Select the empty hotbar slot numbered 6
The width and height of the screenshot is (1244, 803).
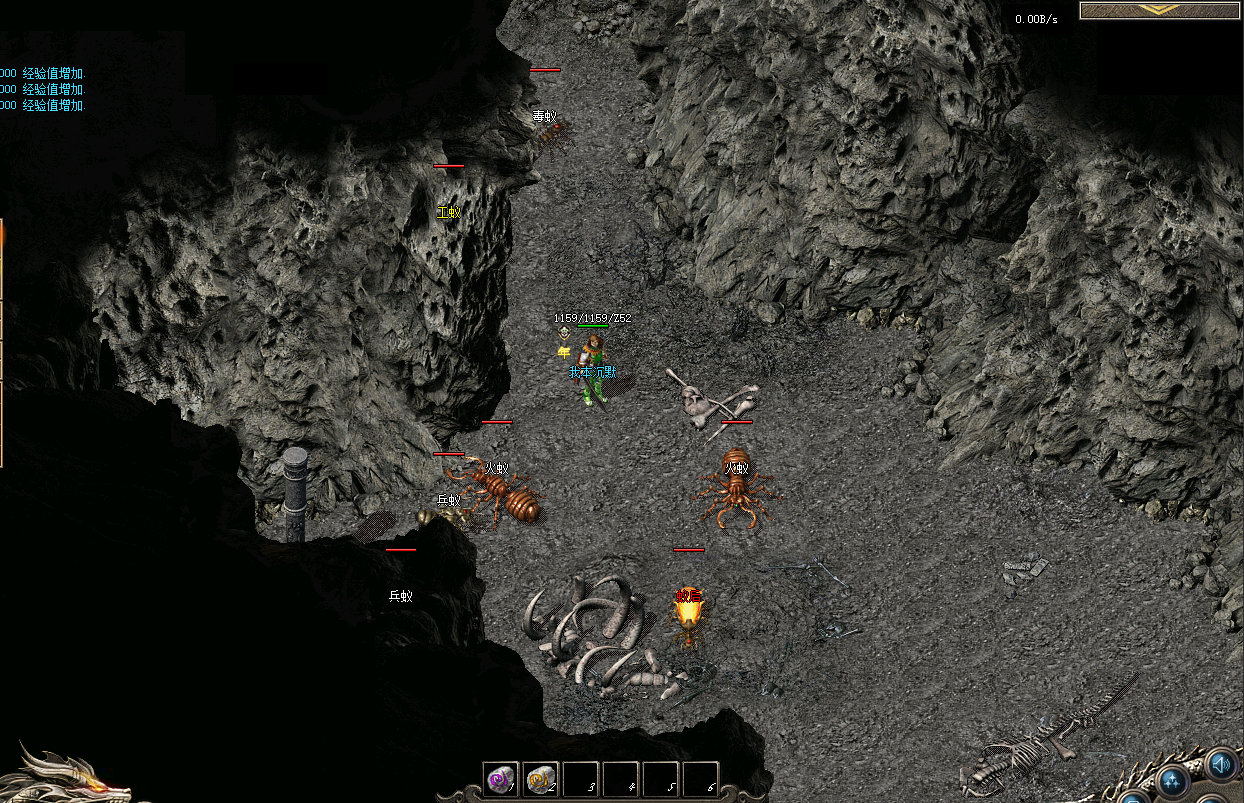pyautogui.click(x=700, y=779)
